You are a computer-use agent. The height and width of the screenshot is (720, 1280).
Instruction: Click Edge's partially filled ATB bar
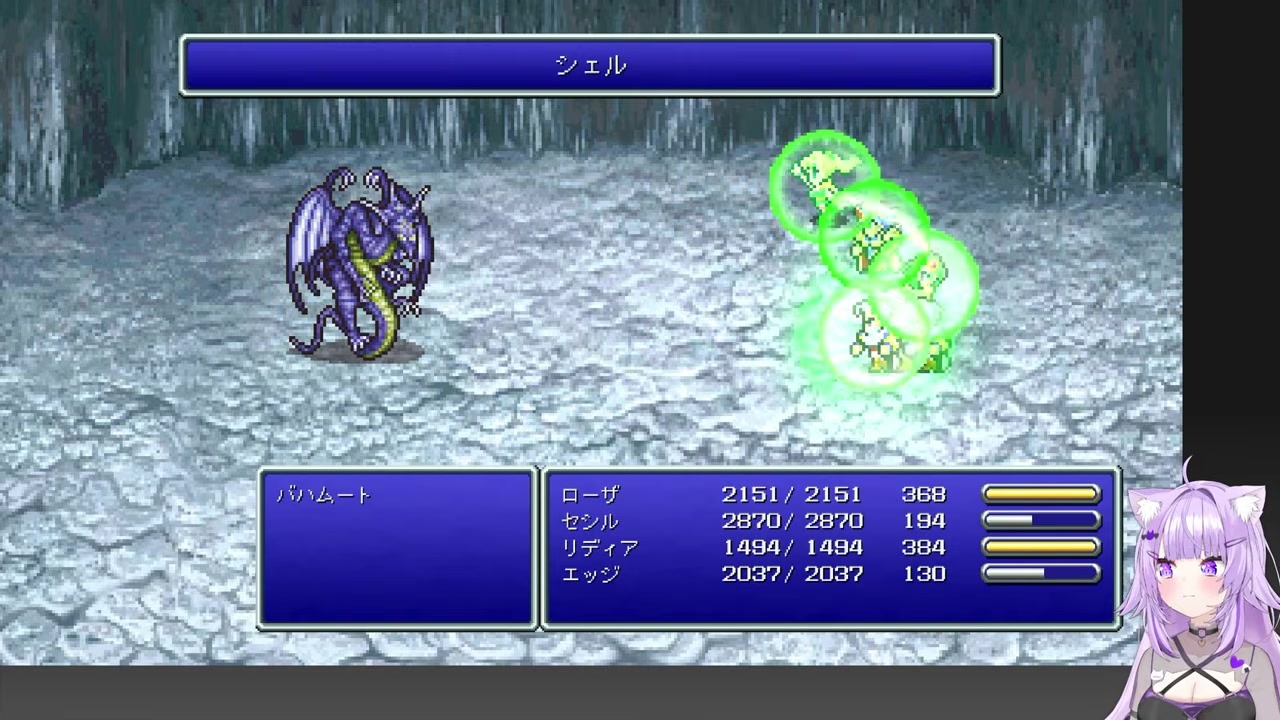pos(1041,573)
